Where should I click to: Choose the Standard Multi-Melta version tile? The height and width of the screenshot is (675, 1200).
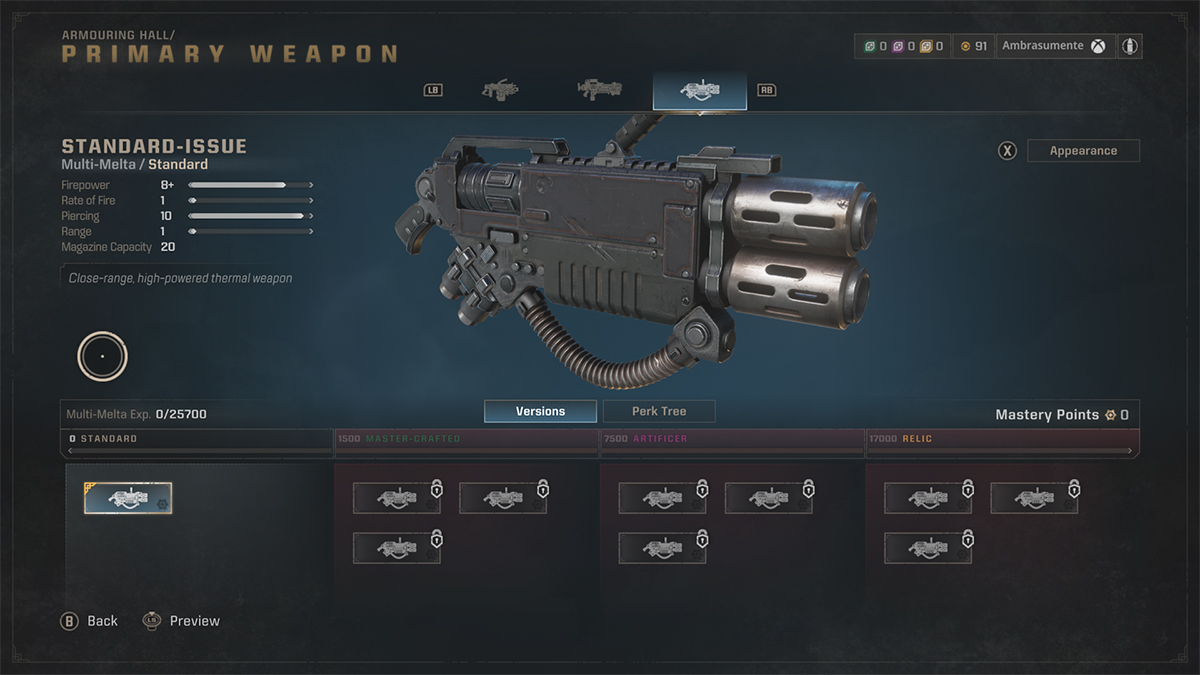(128, 498)
